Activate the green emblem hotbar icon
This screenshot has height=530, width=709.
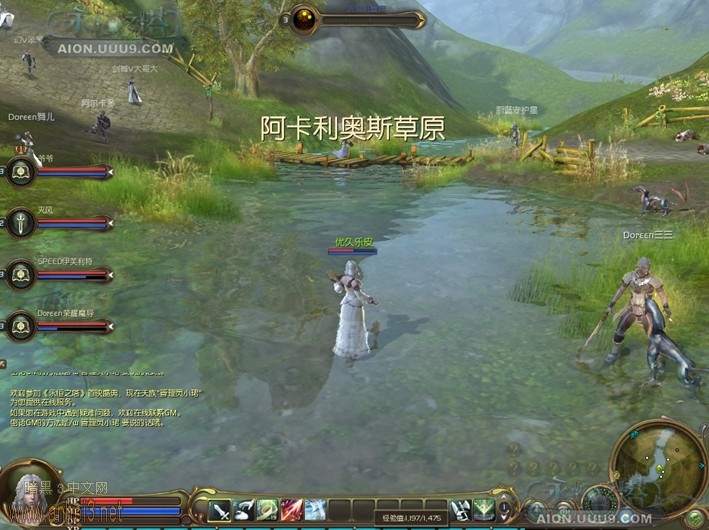tap(484, 509)
